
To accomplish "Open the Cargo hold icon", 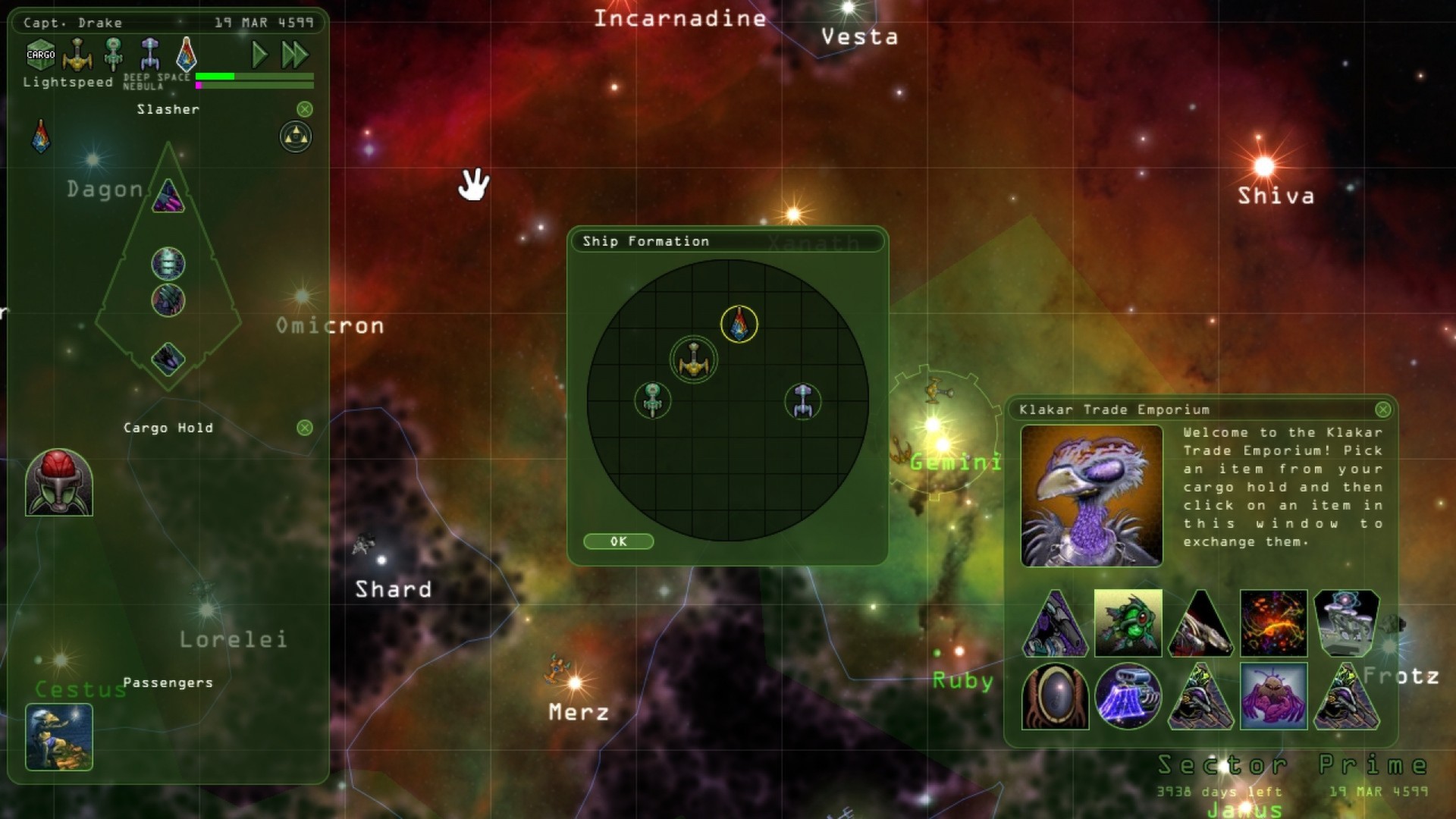I will [39, 53].
